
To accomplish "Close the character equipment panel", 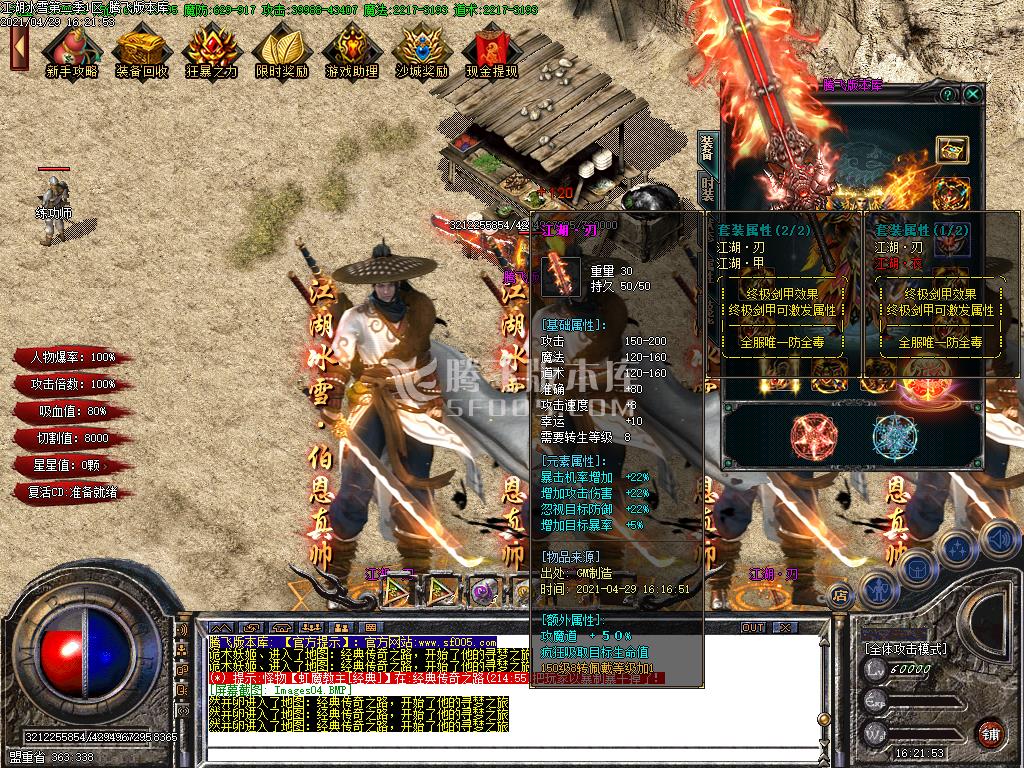I will (x=972, y=94).
